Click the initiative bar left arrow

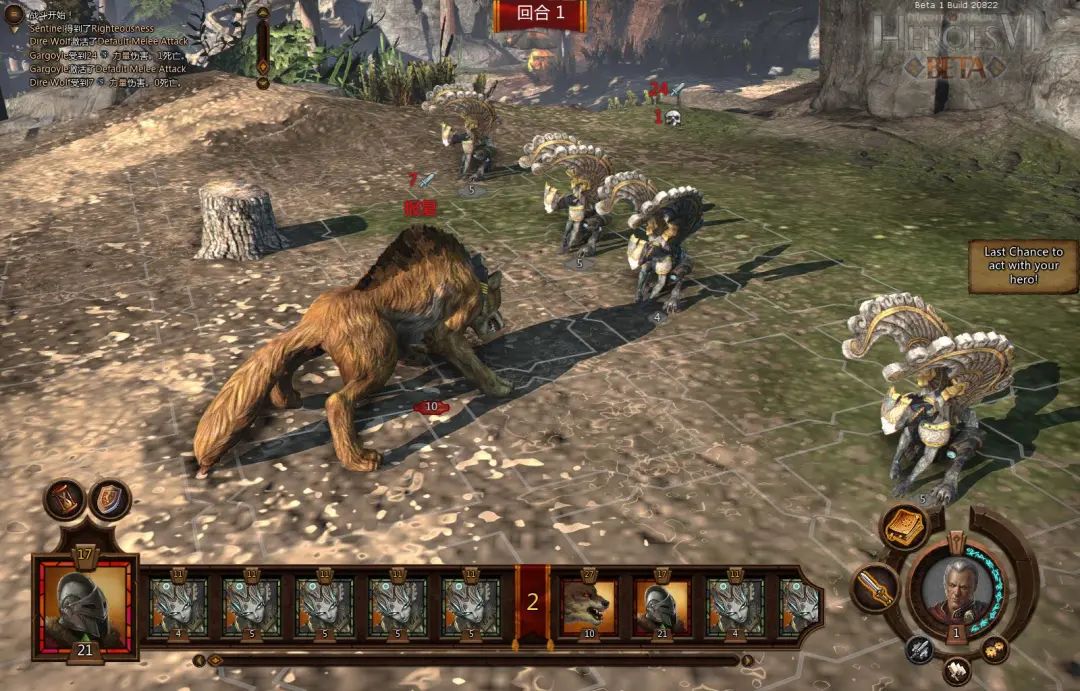199,660
